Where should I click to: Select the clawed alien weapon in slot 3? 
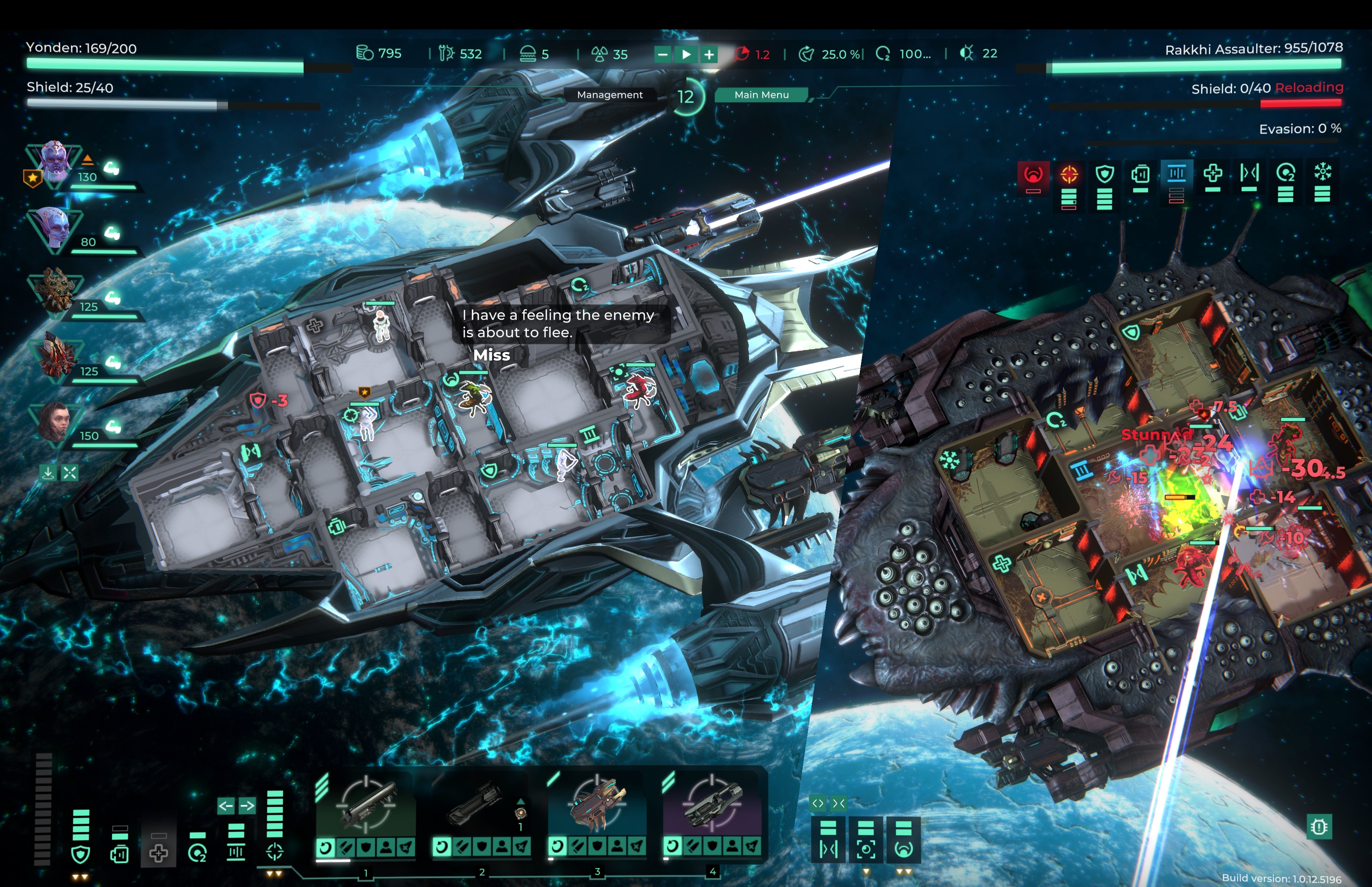click(x=596, y=804)
